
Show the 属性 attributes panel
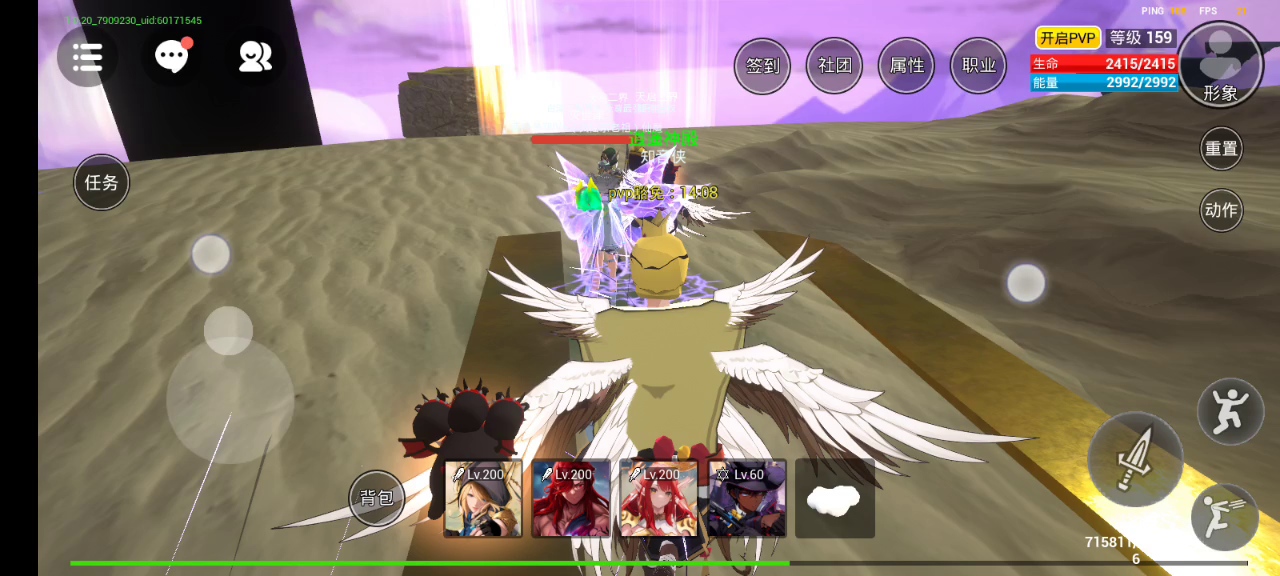click(x=906, y=66)
